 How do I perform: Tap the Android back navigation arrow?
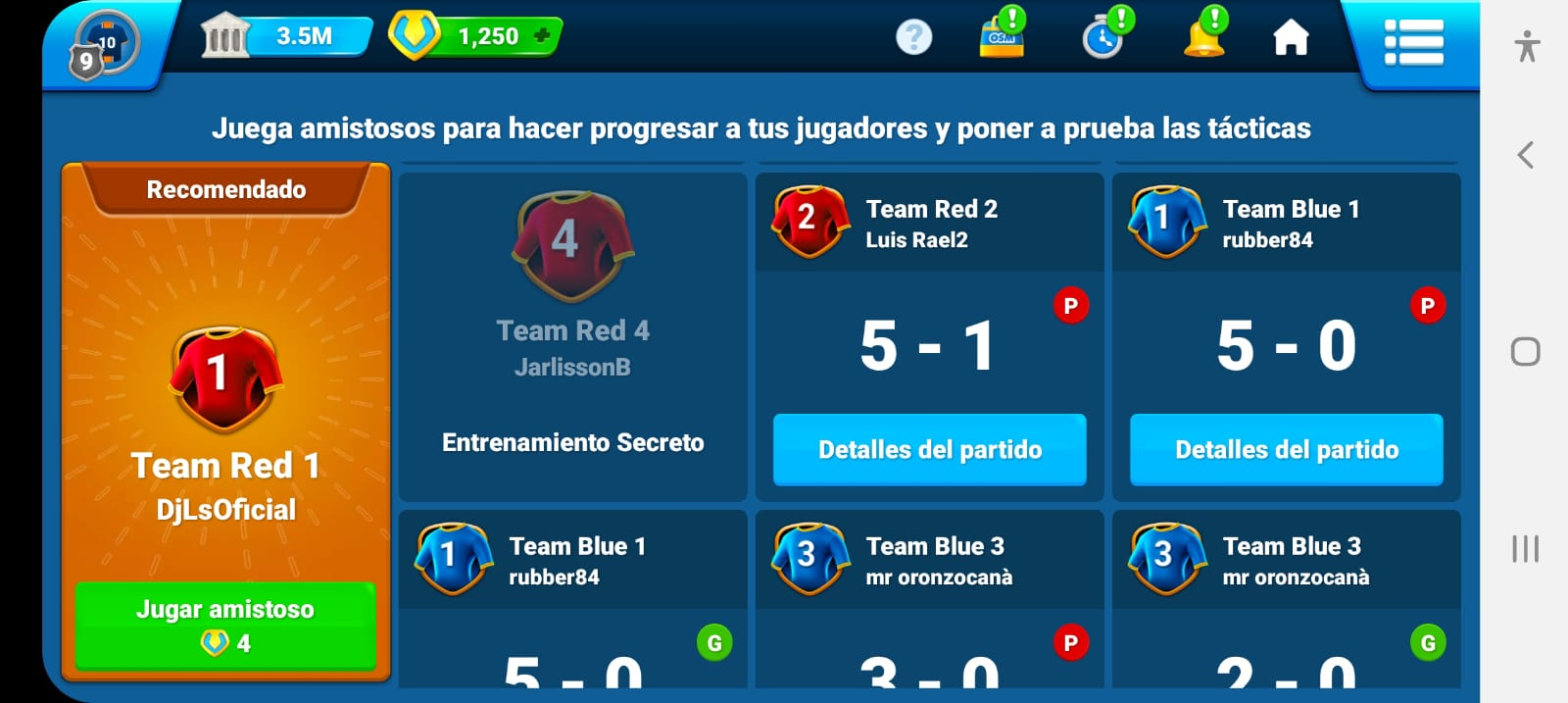point(1525,155)
